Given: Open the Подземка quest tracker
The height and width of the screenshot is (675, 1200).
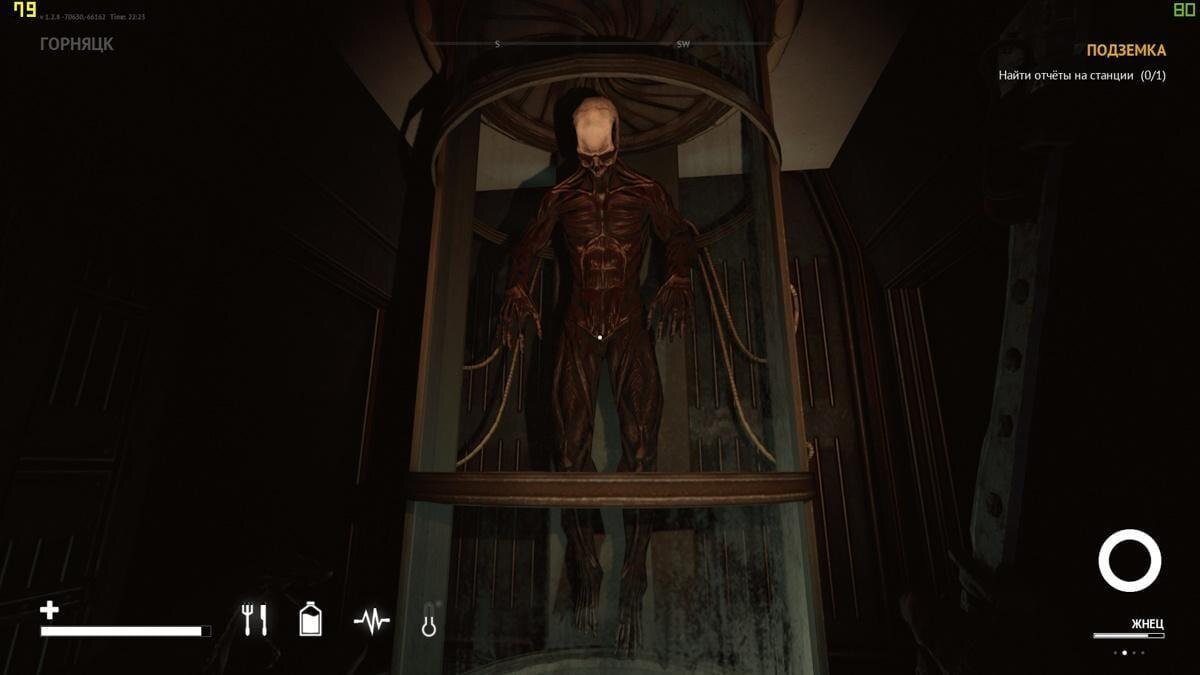Looking at the screenshot, I should (1125, 50).
